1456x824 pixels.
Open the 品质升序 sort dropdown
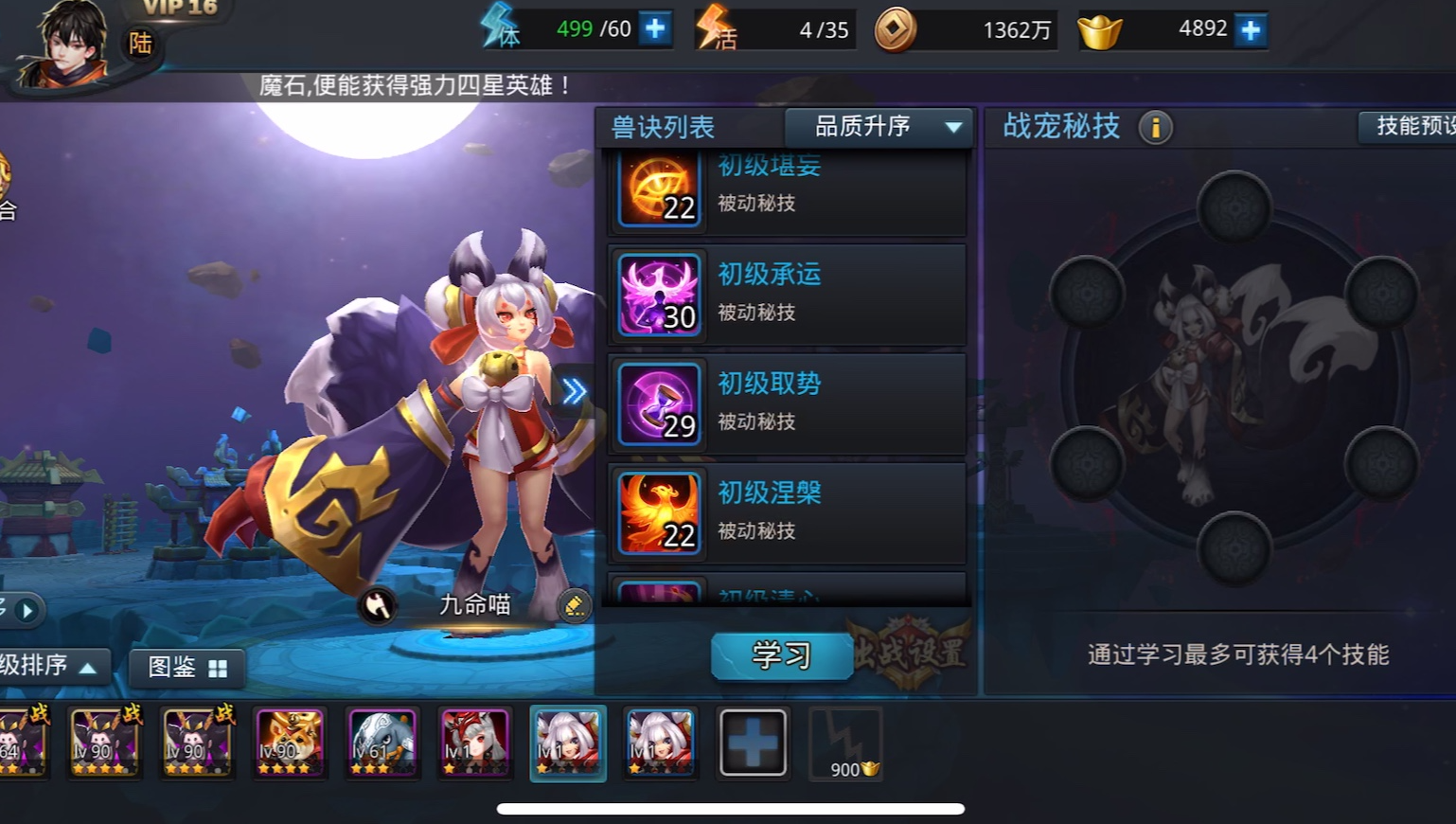(x=879, y=127)
